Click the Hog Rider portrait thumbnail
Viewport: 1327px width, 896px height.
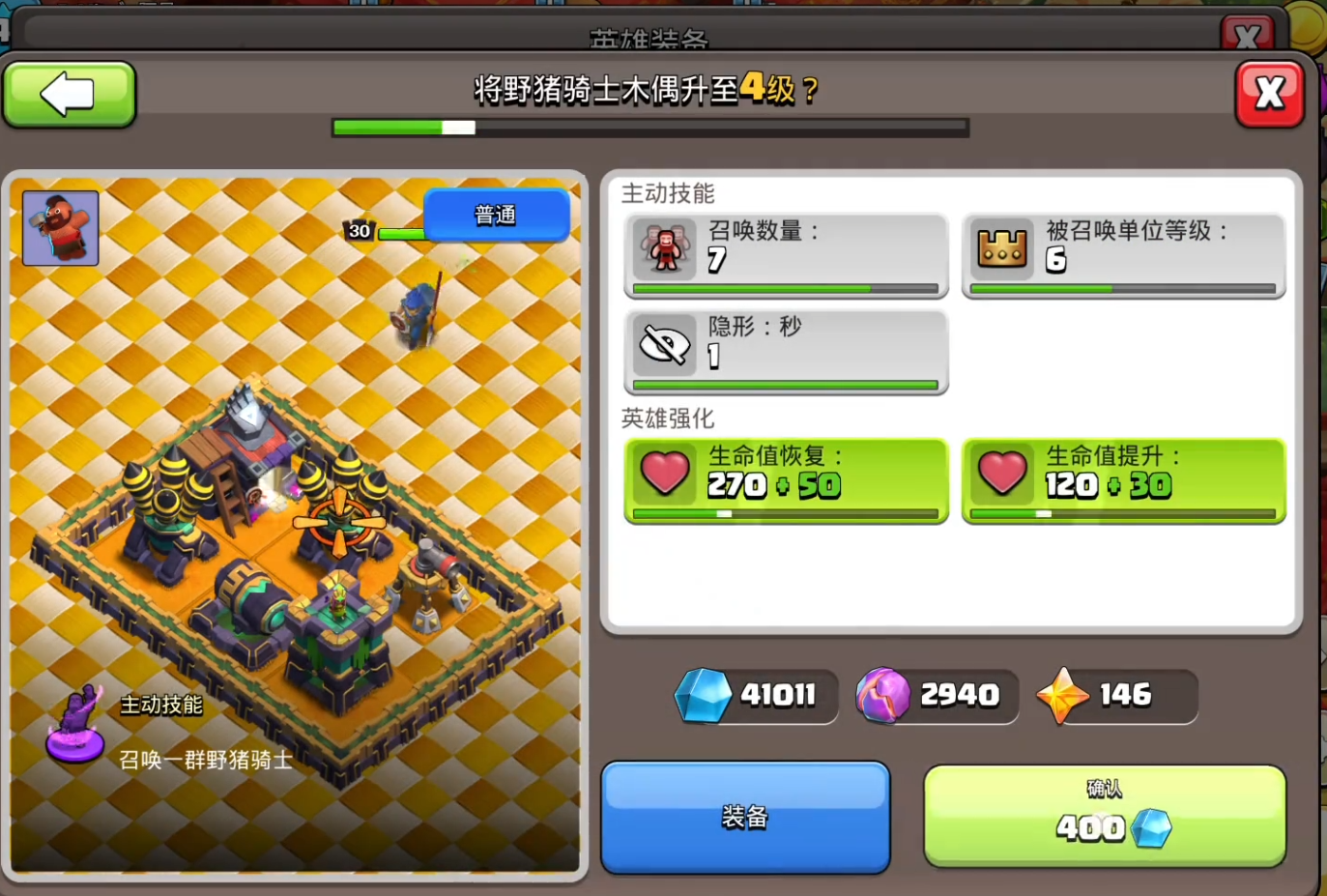(60, 228)
